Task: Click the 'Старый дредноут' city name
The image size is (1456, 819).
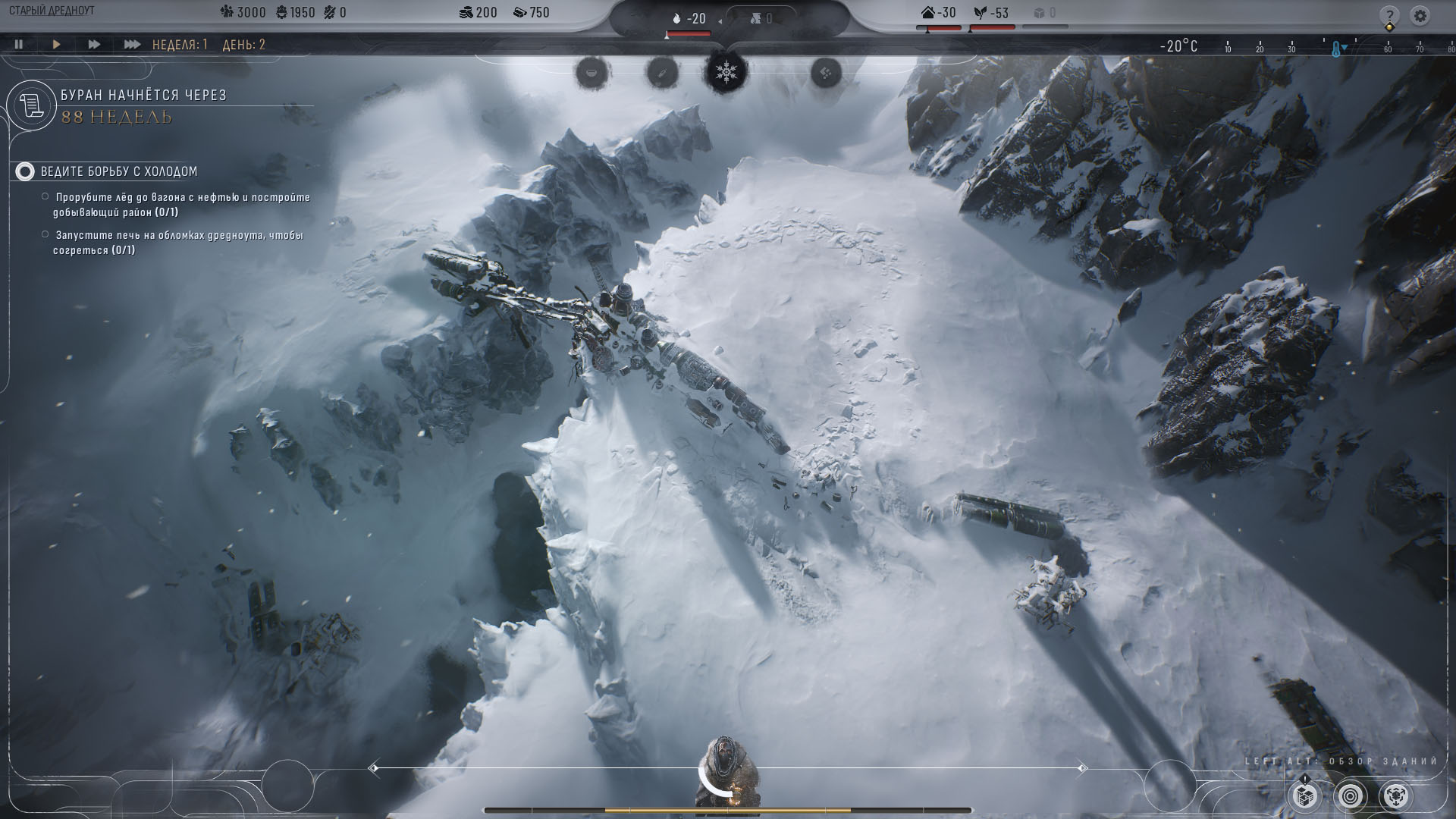Action: (52, 12)
